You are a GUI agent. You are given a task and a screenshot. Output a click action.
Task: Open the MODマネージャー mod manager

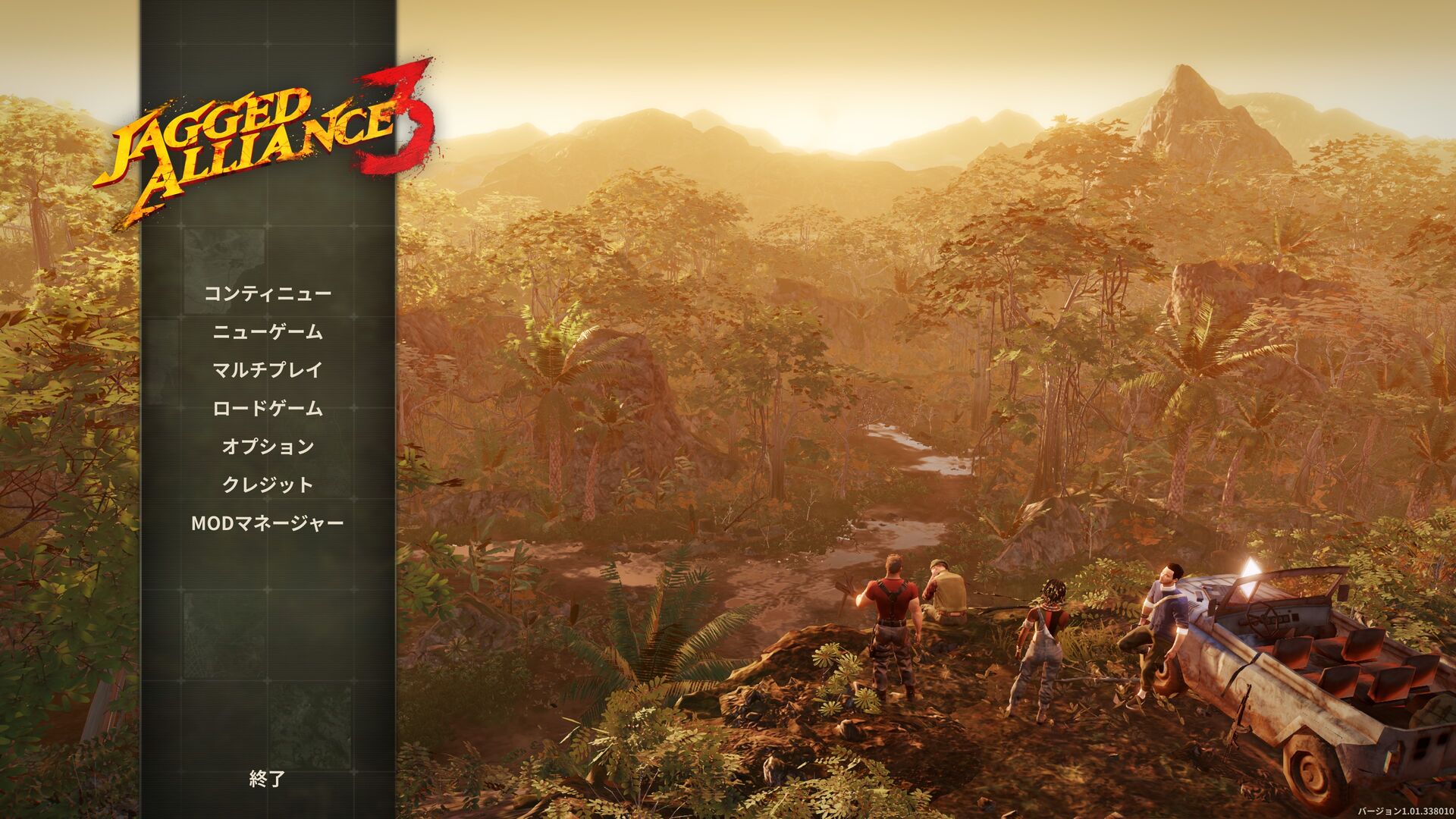(x=268, y=523)
